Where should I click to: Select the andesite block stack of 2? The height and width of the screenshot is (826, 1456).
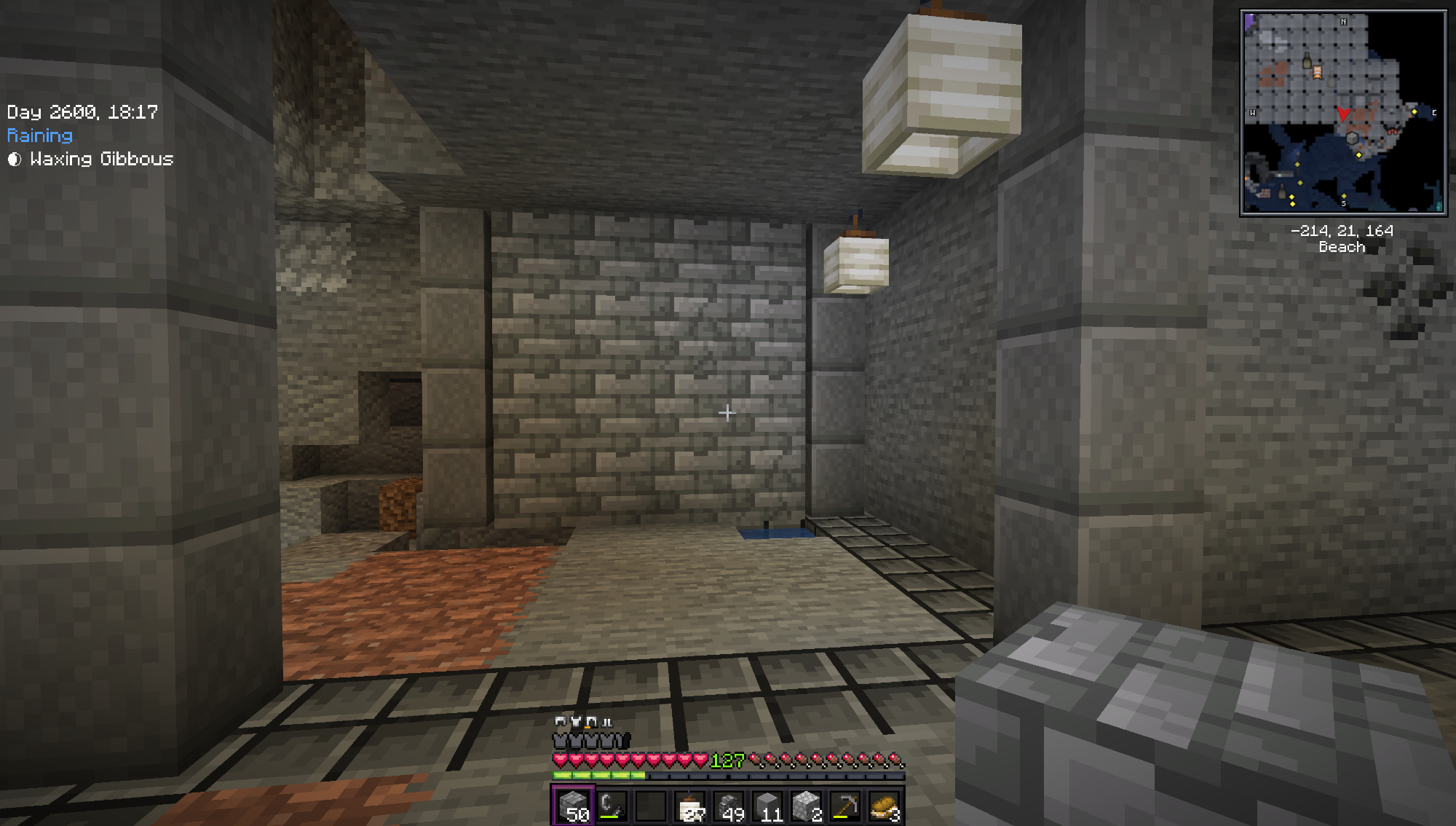[x=807, y=806]
